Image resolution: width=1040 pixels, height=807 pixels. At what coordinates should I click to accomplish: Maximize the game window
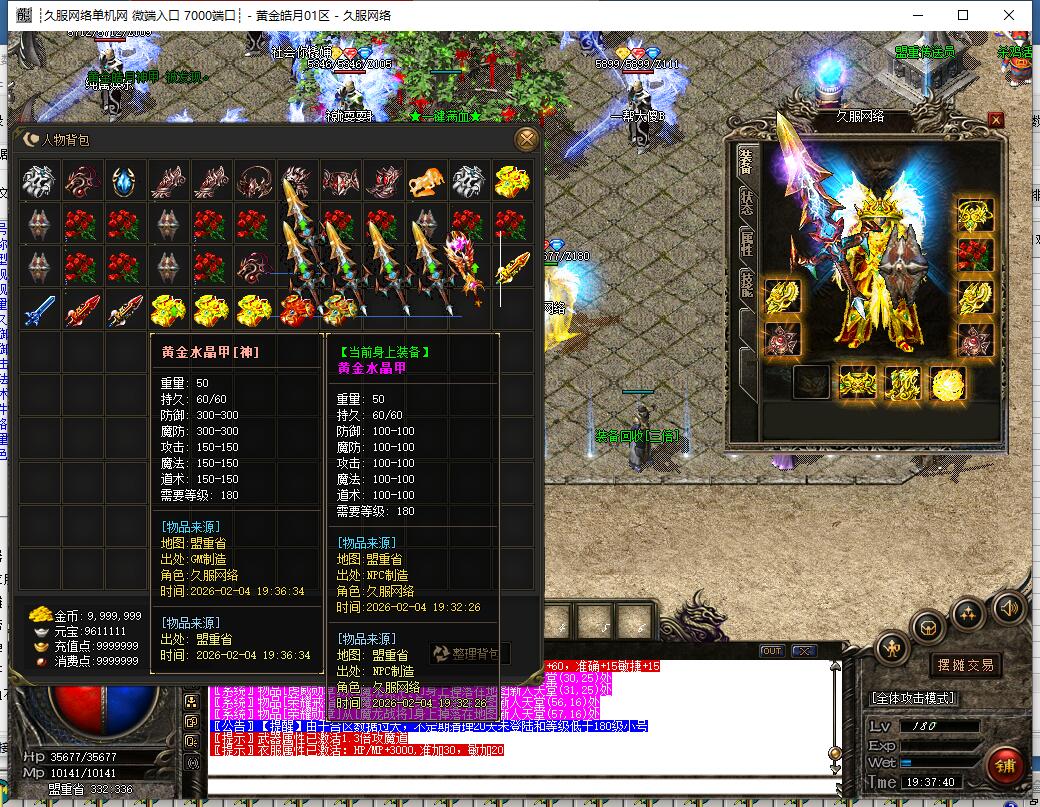(963, 15)
